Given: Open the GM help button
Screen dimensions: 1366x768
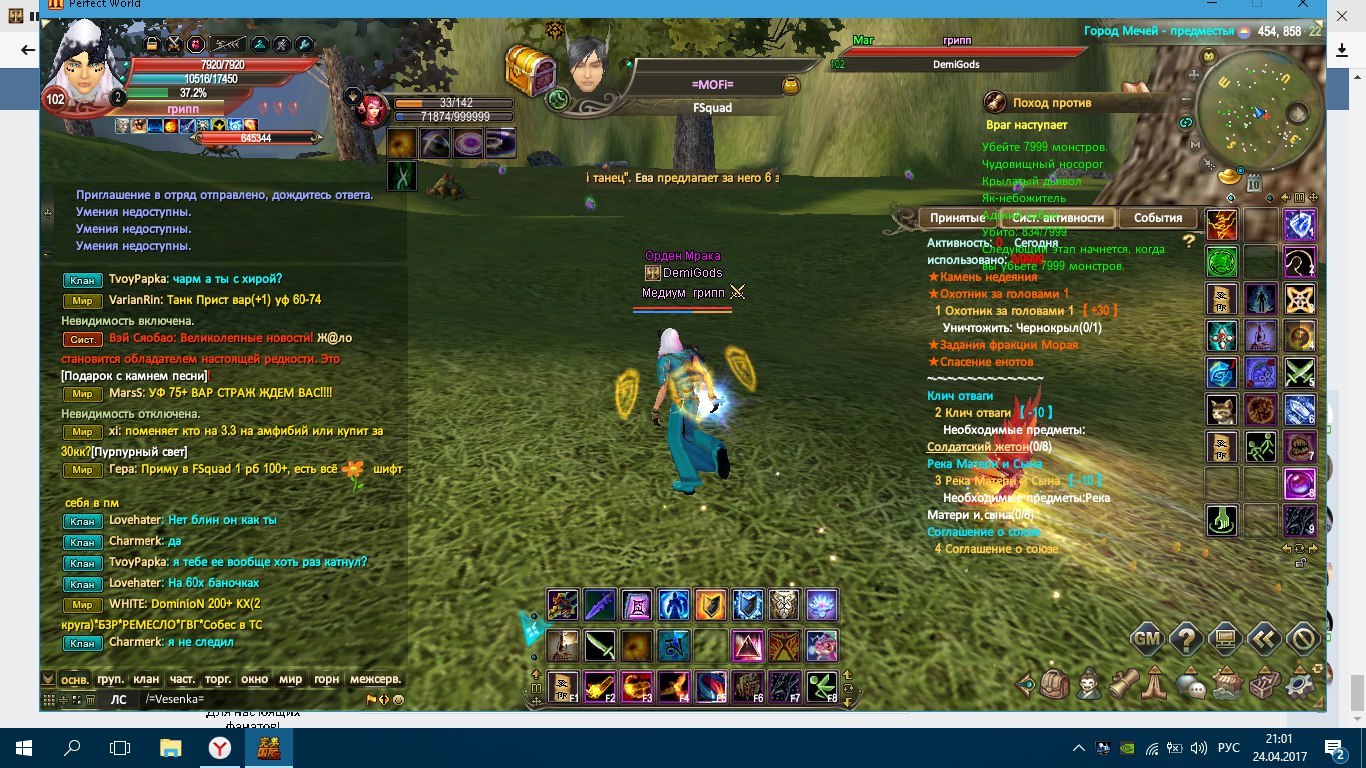Looking at the screenshot, I should pyautogui.click(x=1148, y=638).
